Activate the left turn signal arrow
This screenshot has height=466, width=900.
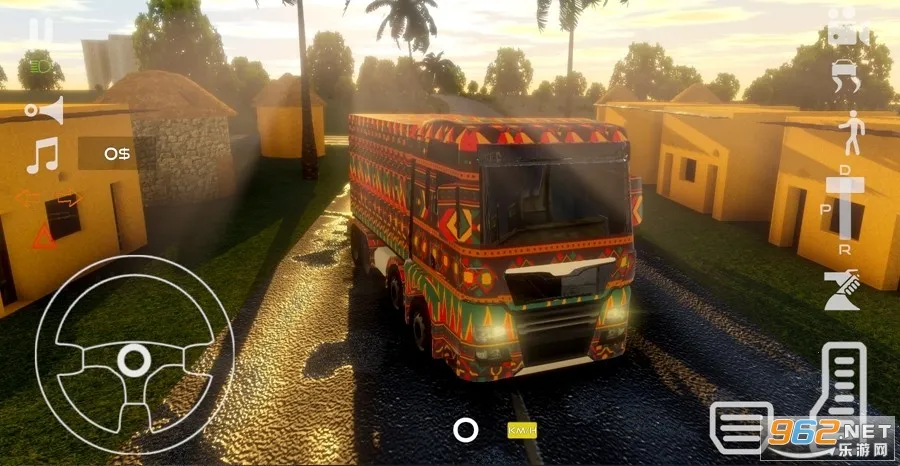pos(27,198)
